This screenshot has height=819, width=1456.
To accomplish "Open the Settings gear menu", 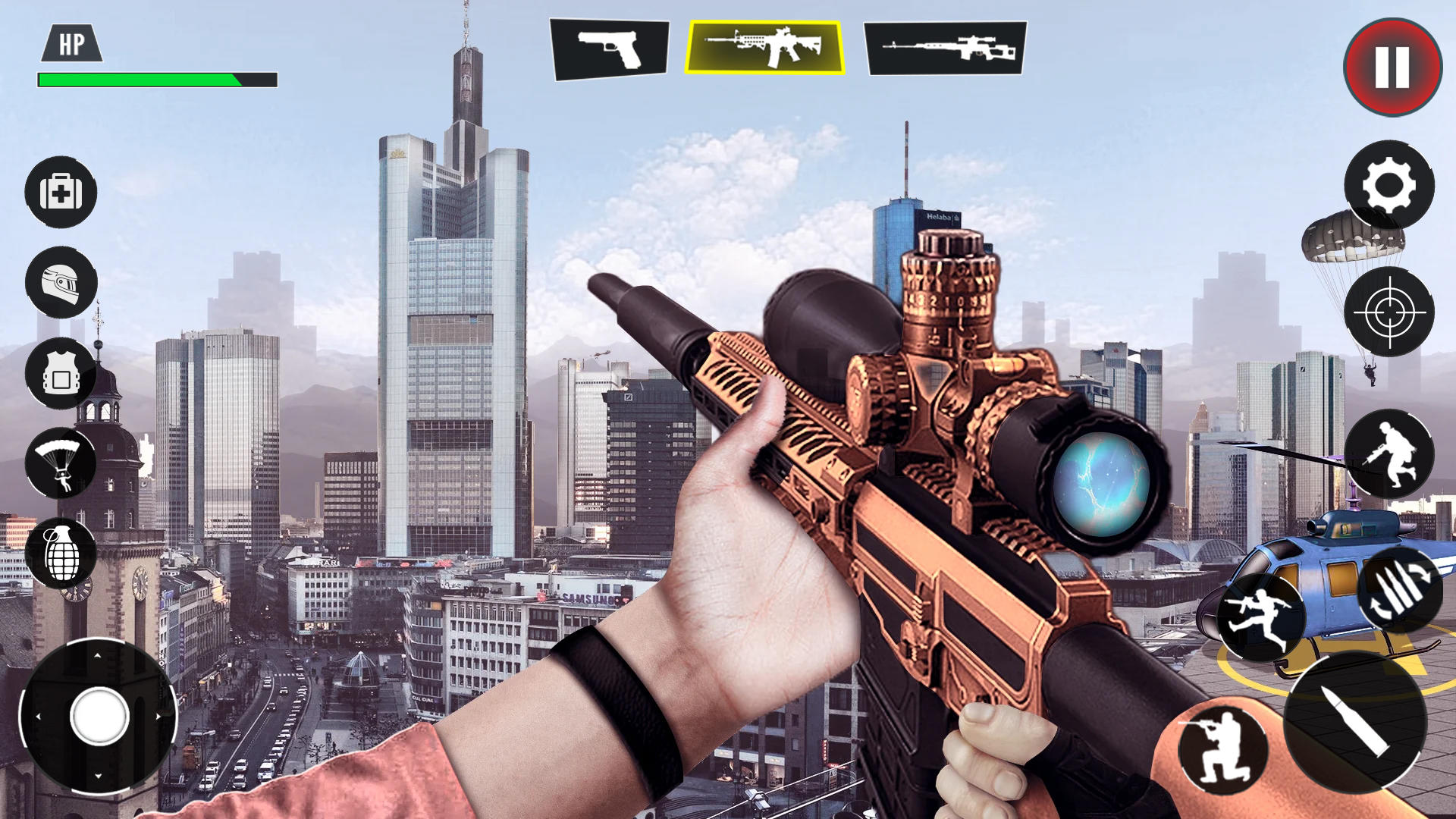I will (x=1392, y=186).
